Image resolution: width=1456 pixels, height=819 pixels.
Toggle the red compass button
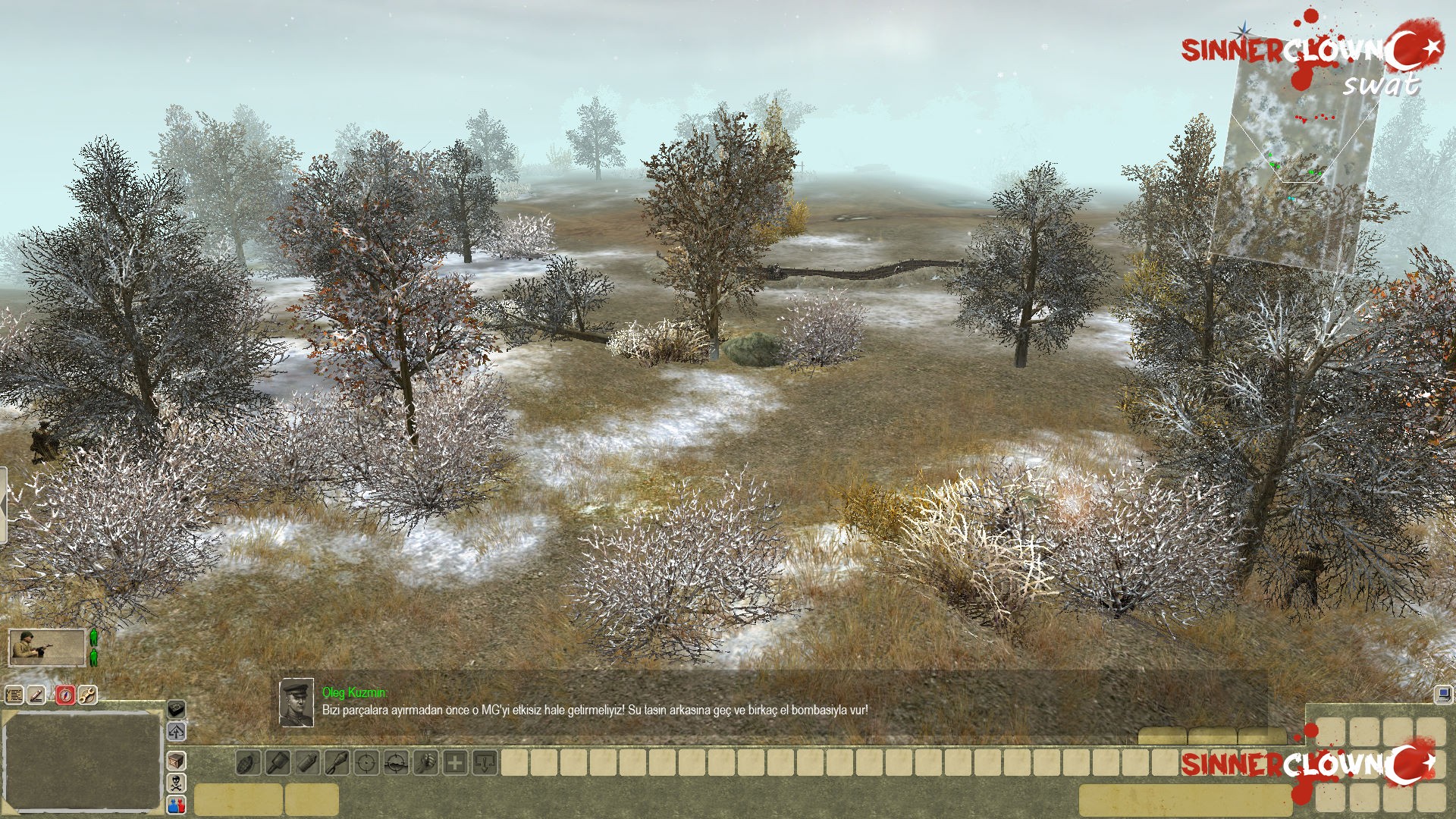[65, 695]
